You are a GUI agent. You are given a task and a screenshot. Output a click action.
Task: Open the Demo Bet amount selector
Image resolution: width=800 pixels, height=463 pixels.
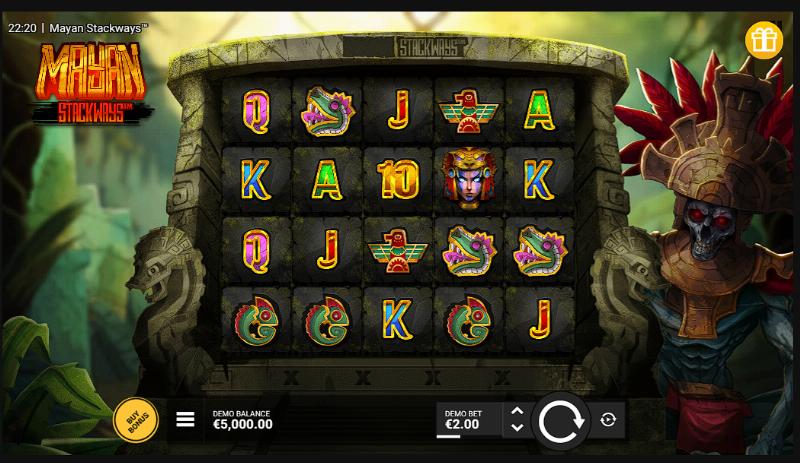pyautogui.click(x=466, y=420)
